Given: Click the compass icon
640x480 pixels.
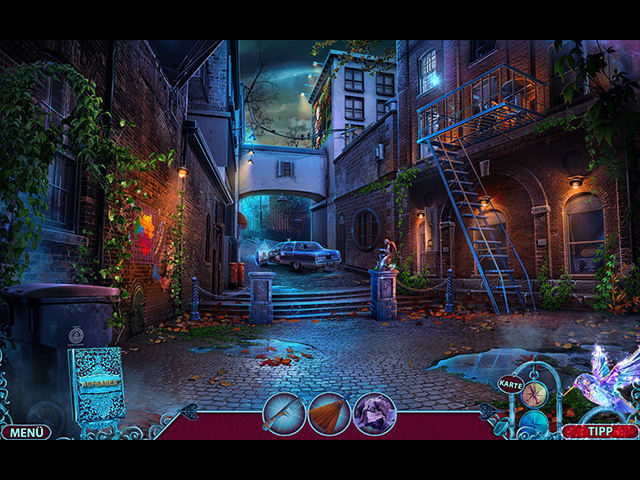Looking at the screenshot, I should (x=534, y=393).
